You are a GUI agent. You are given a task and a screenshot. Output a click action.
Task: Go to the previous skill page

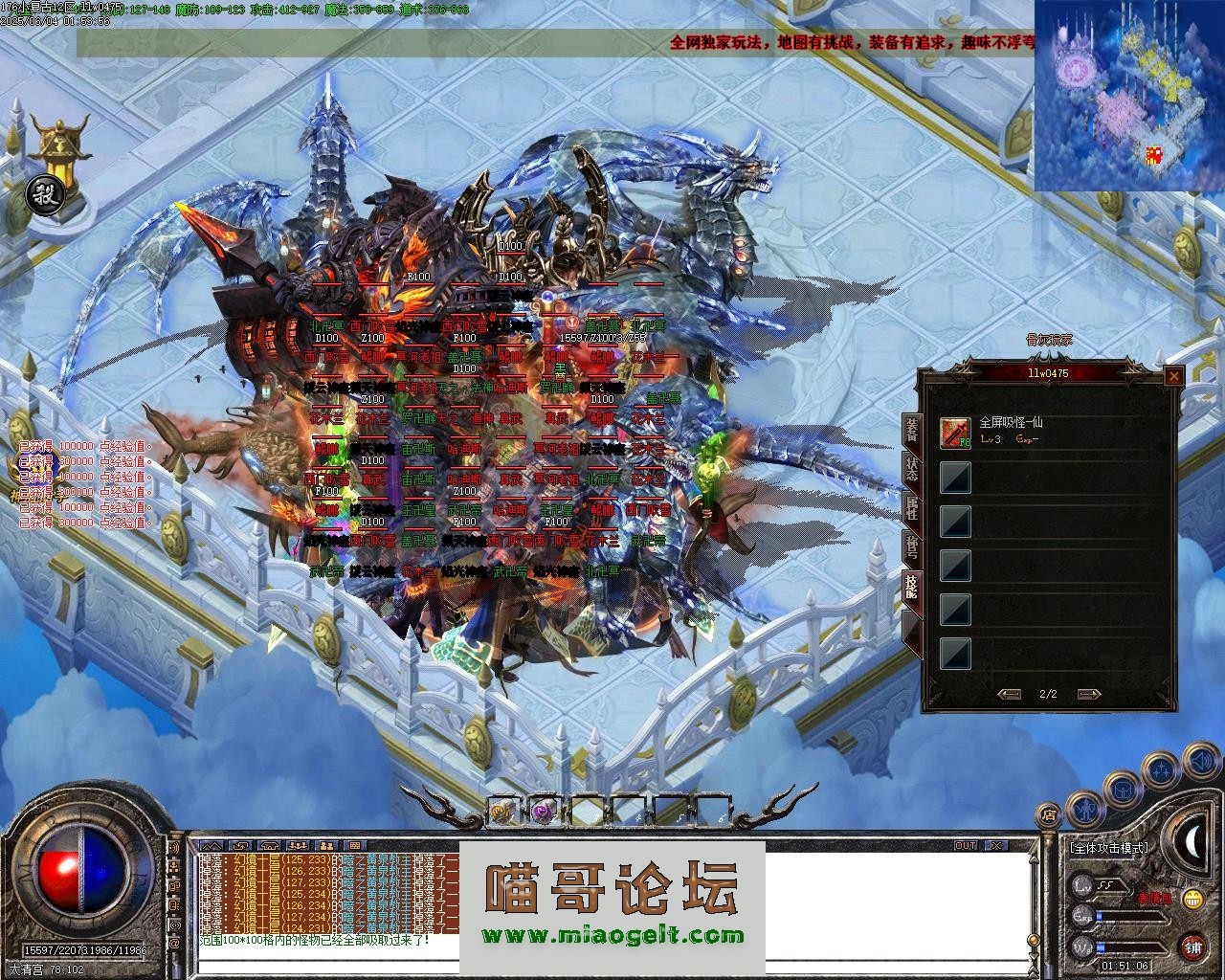pyautogui.click(x=1009, y=694)
